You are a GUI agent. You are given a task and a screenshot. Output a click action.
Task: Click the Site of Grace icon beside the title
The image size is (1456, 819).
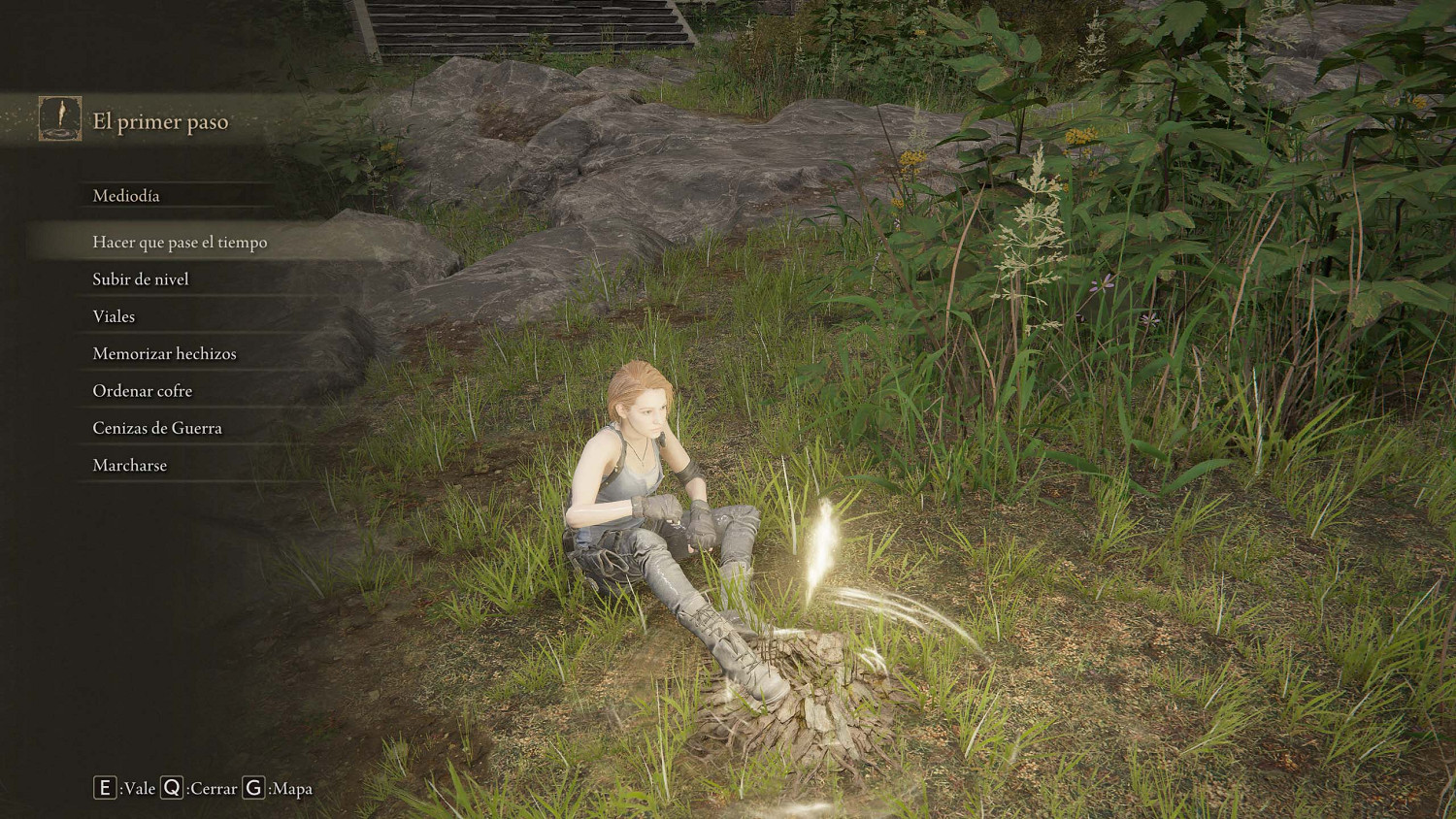click(58, 120)
